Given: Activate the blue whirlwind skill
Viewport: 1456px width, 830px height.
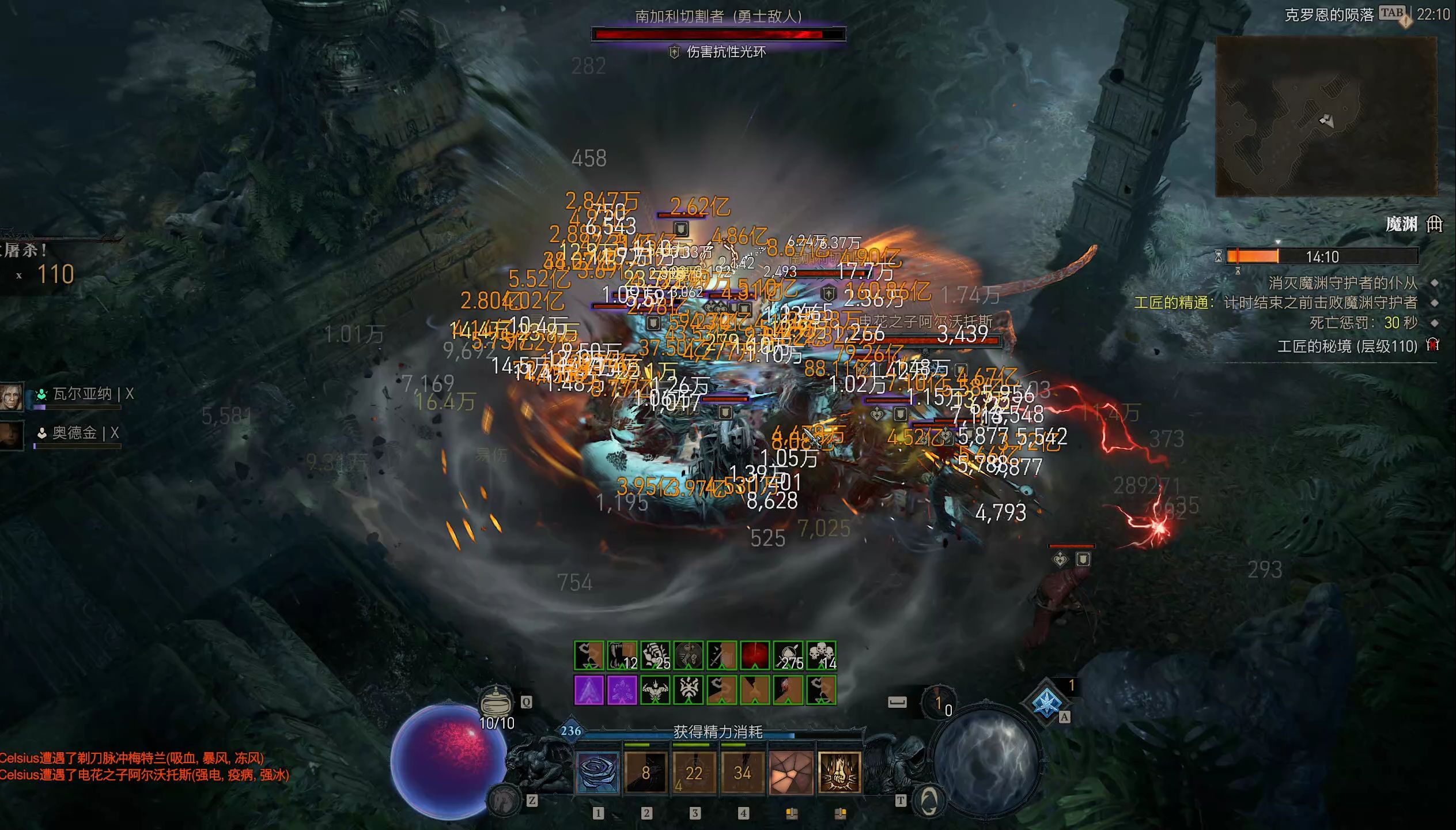Looking at the screenshot, I should [x=597, y=772].
